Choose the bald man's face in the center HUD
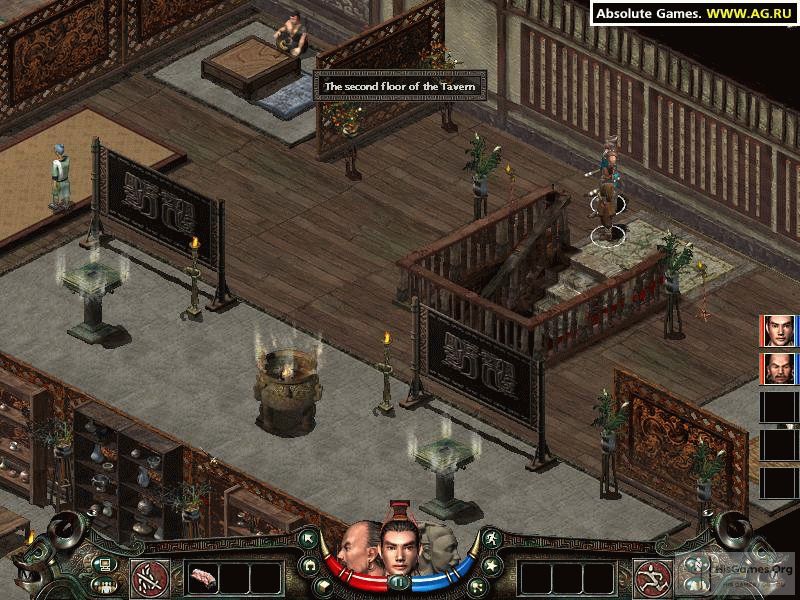800x600 pixels. (x=357, y=548)
